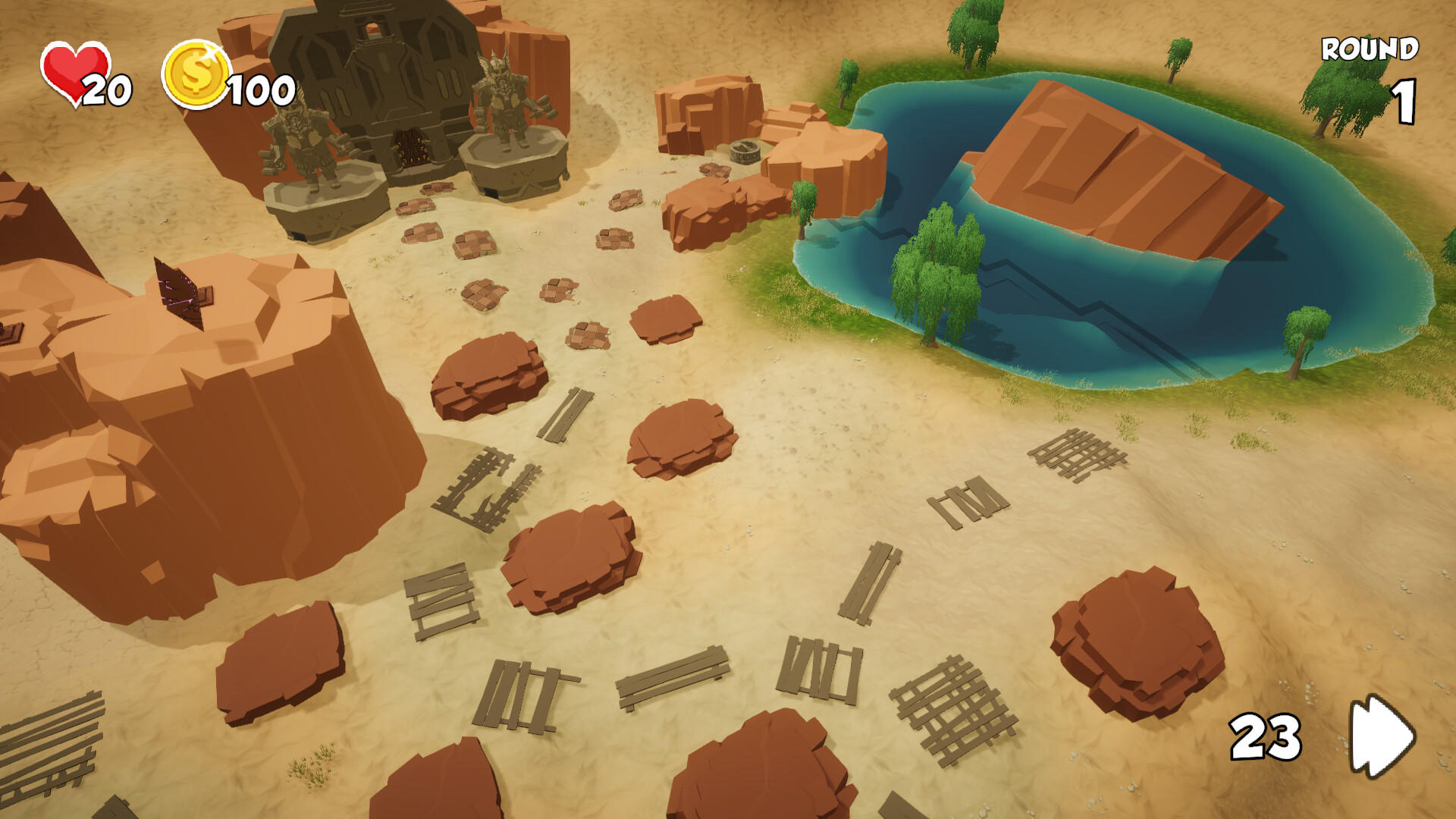Click the purple portal on the cliff

pyautogui.click(x=178, y=292)
